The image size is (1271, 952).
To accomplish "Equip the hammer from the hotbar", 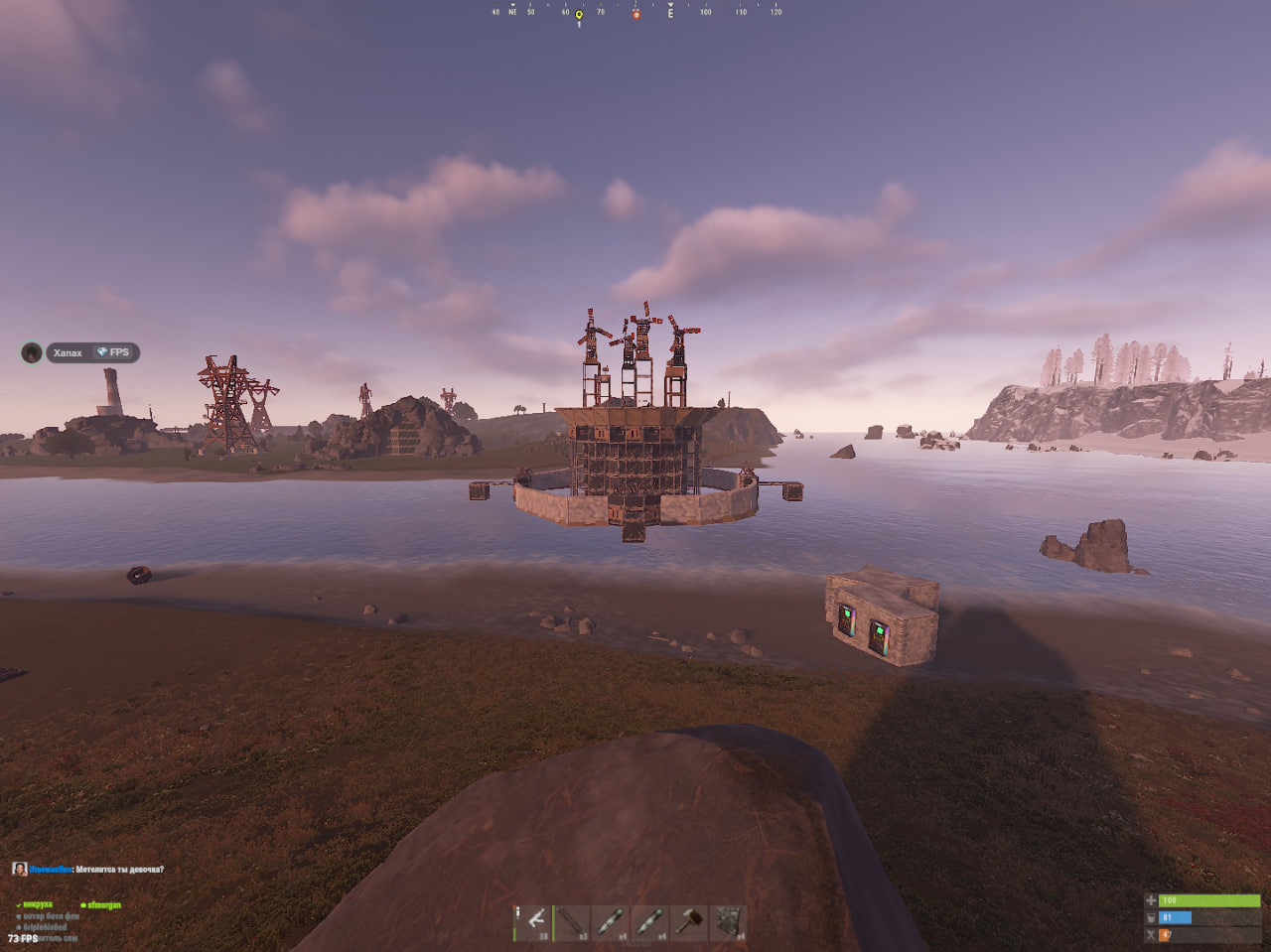I will pos(688,921).
